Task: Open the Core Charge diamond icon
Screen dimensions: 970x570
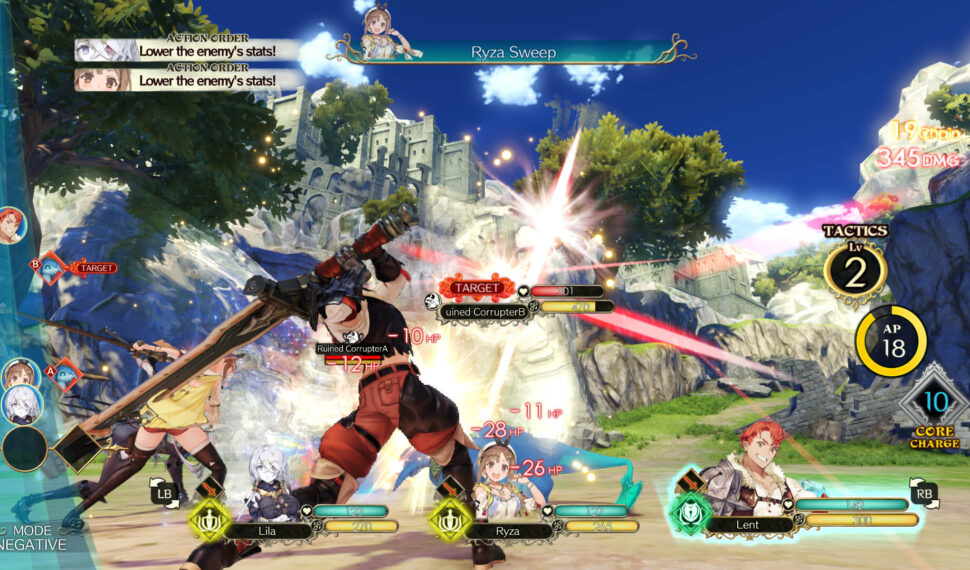Action: click(934, 405)
